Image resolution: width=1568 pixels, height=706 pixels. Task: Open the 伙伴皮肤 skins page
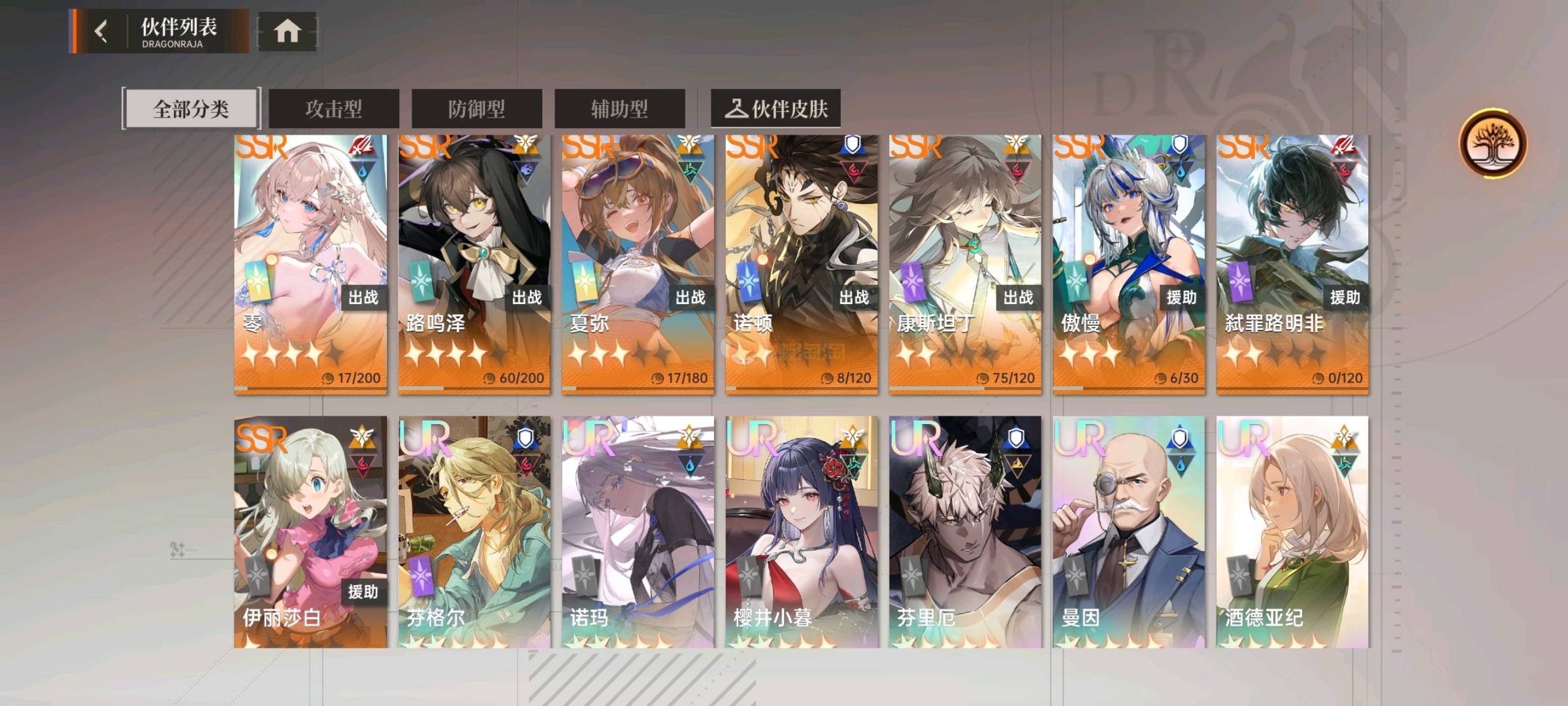776,109
